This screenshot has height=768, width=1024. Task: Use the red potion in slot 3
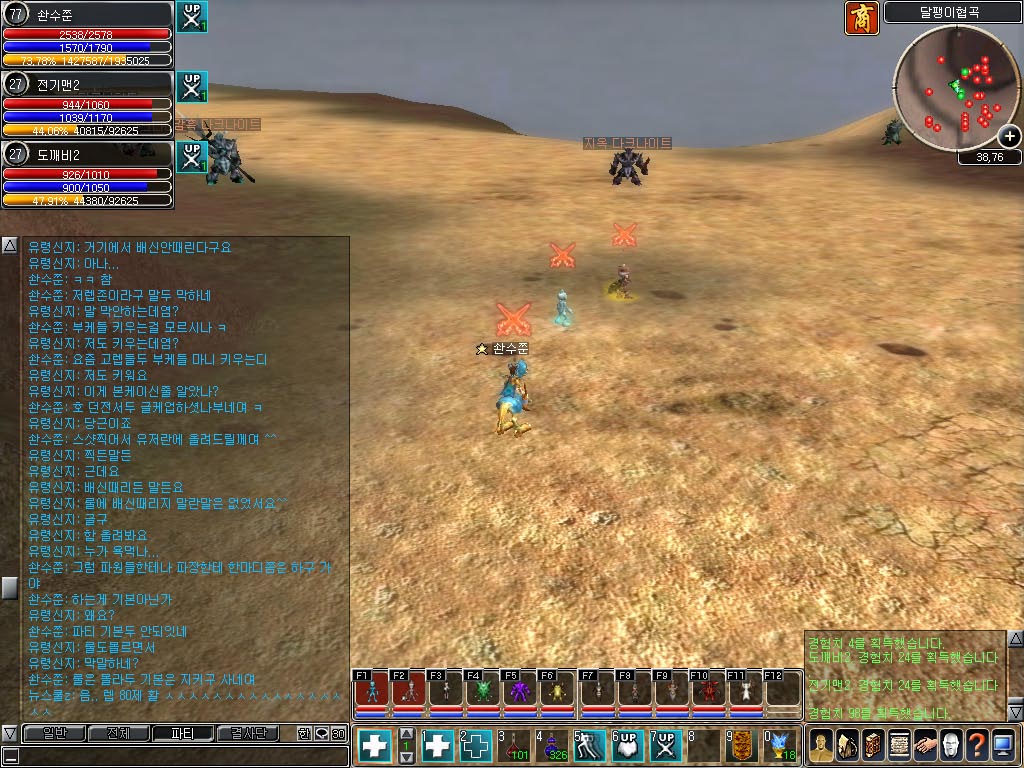(516, 746)
